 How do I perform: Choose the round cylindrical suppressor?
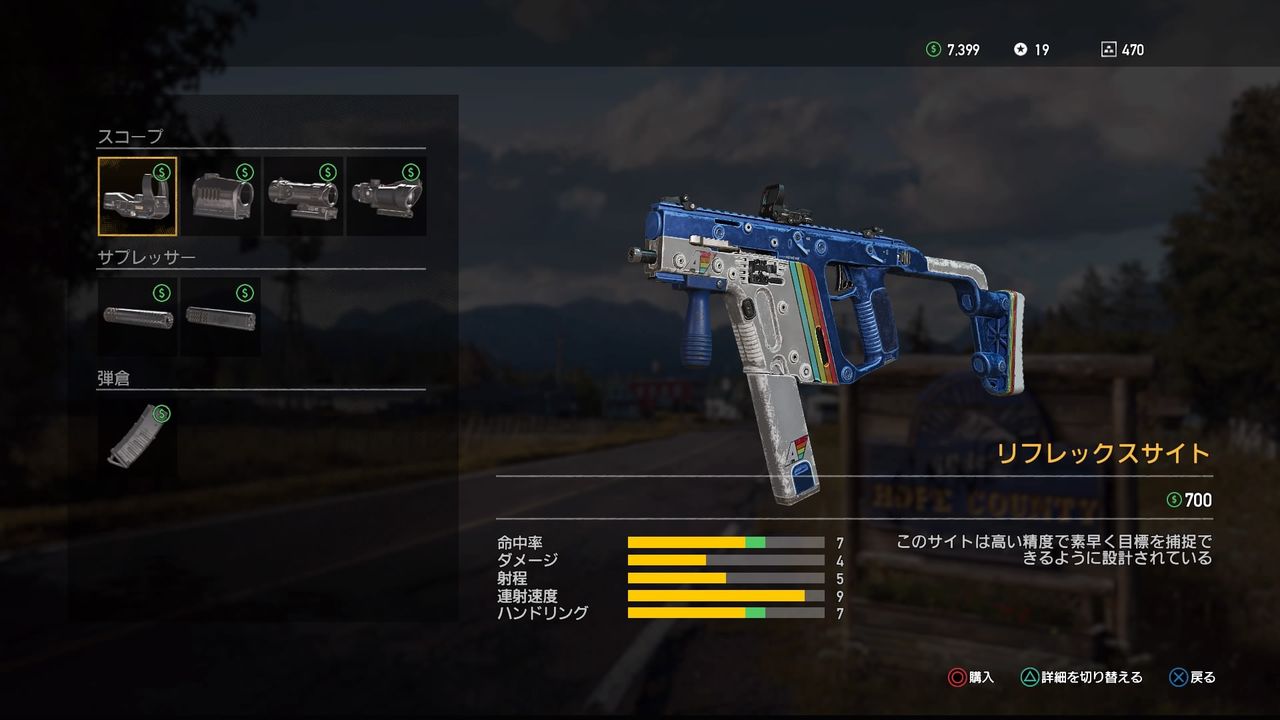[x=138, y=317]
